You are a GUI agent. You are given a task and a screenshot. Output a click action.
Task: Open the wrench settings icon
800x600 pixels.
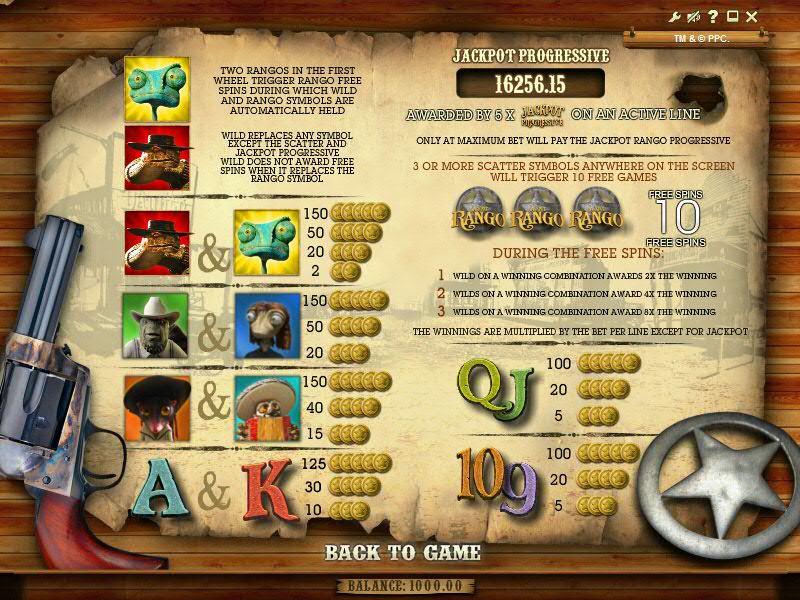point(675,16)
